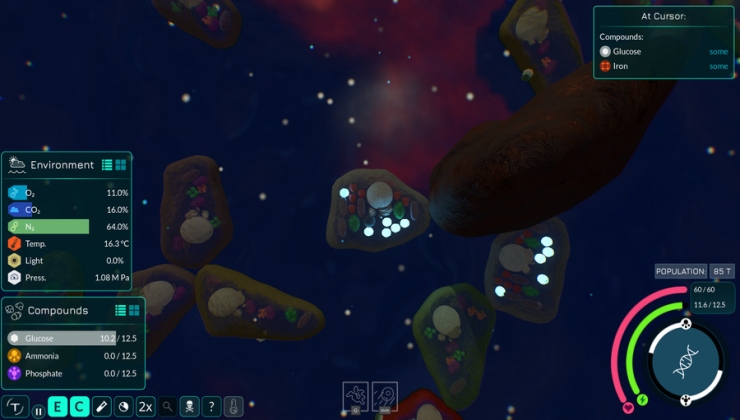Viewport: 740px width, 420px height.
Task: Switch Compounds panel to grid view
Action: (x=134, y=310)
